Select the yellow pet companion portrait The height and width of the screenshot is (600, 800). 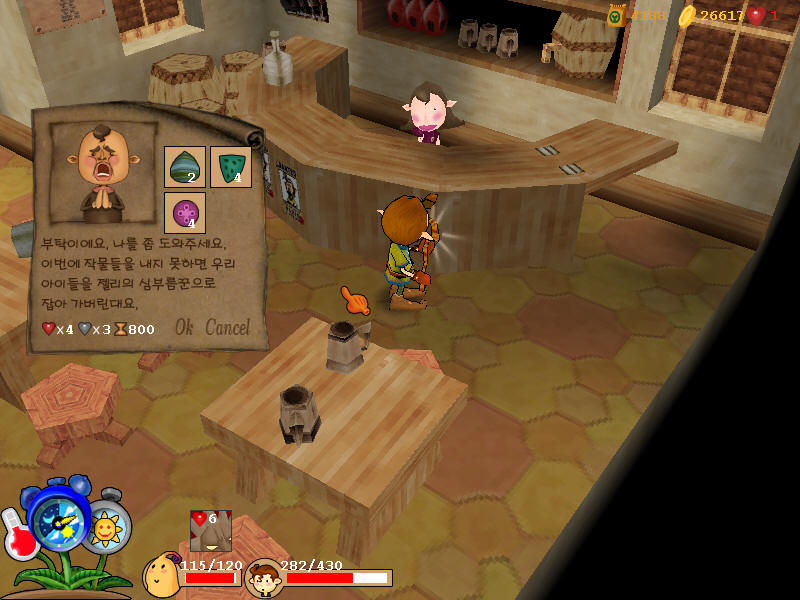161,575
